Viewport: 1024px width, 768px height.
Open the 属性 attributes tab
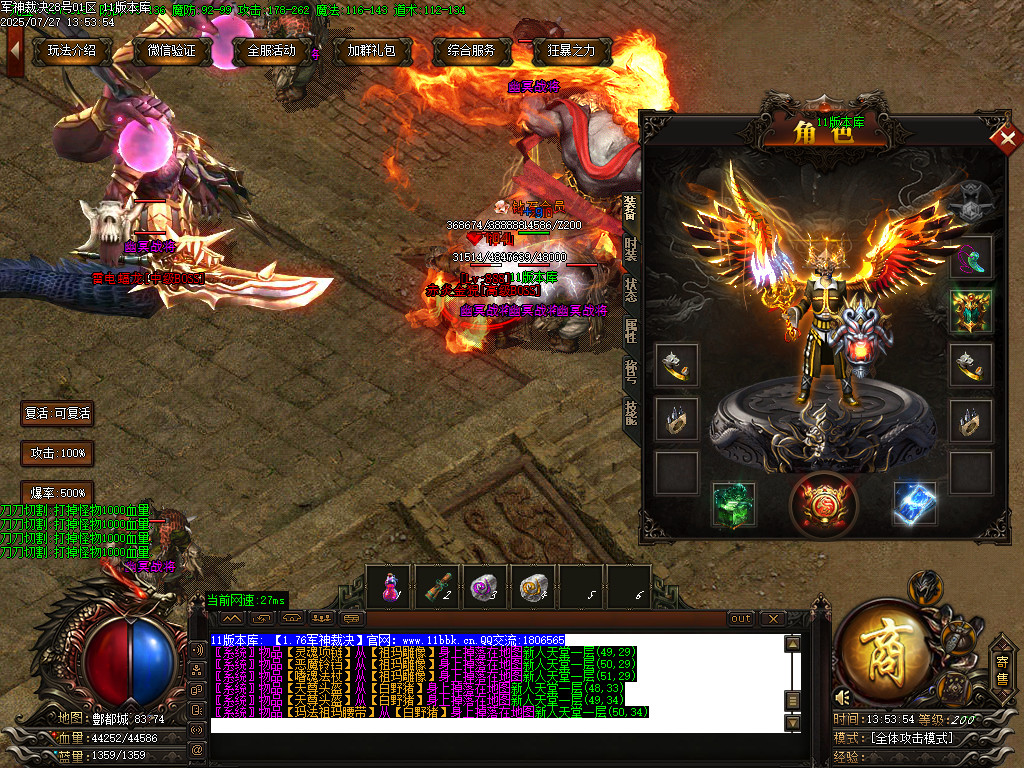[631, 331]
